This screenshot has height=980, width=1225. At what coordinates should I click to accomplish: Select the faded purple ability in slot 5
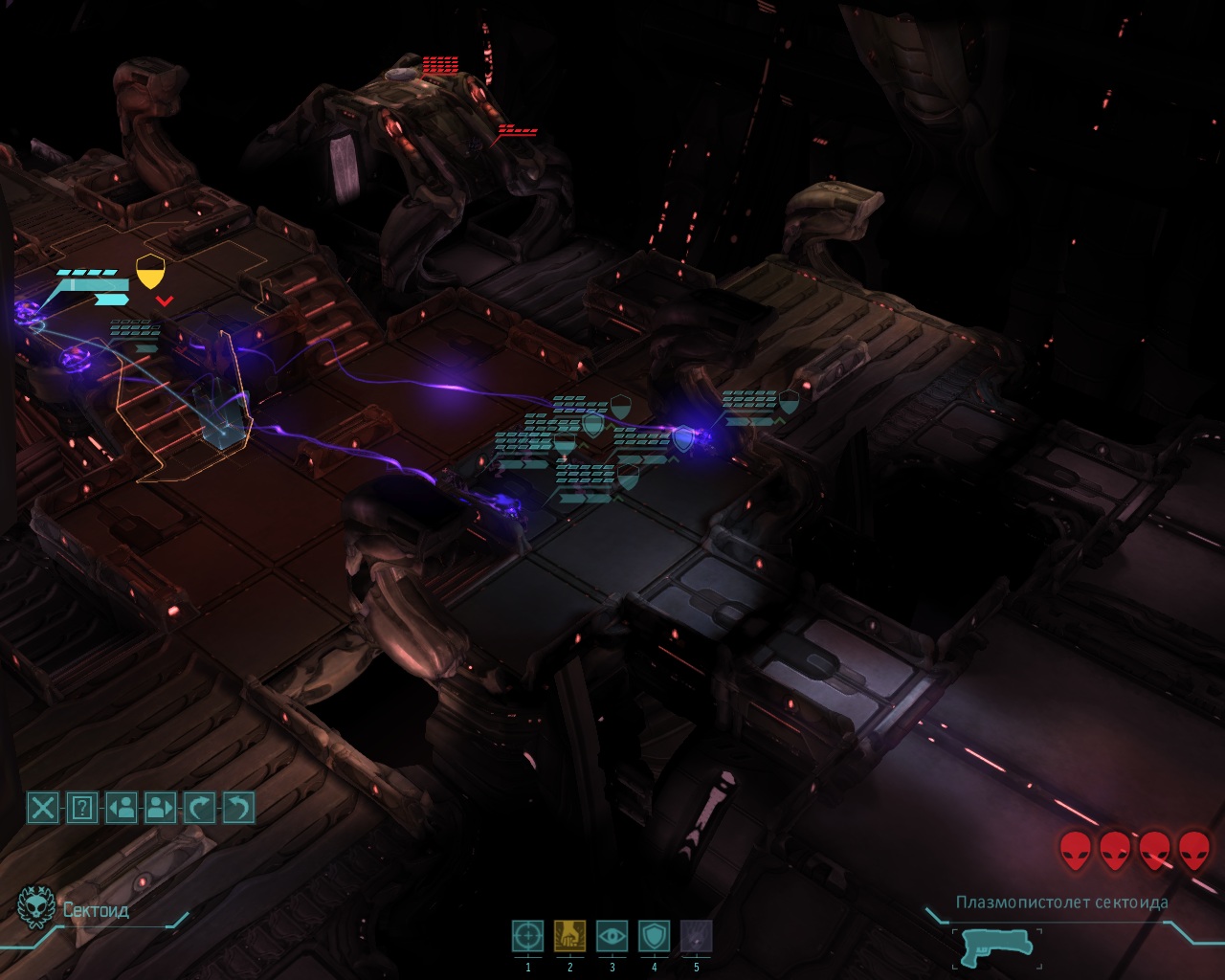[x=696, y=936]
